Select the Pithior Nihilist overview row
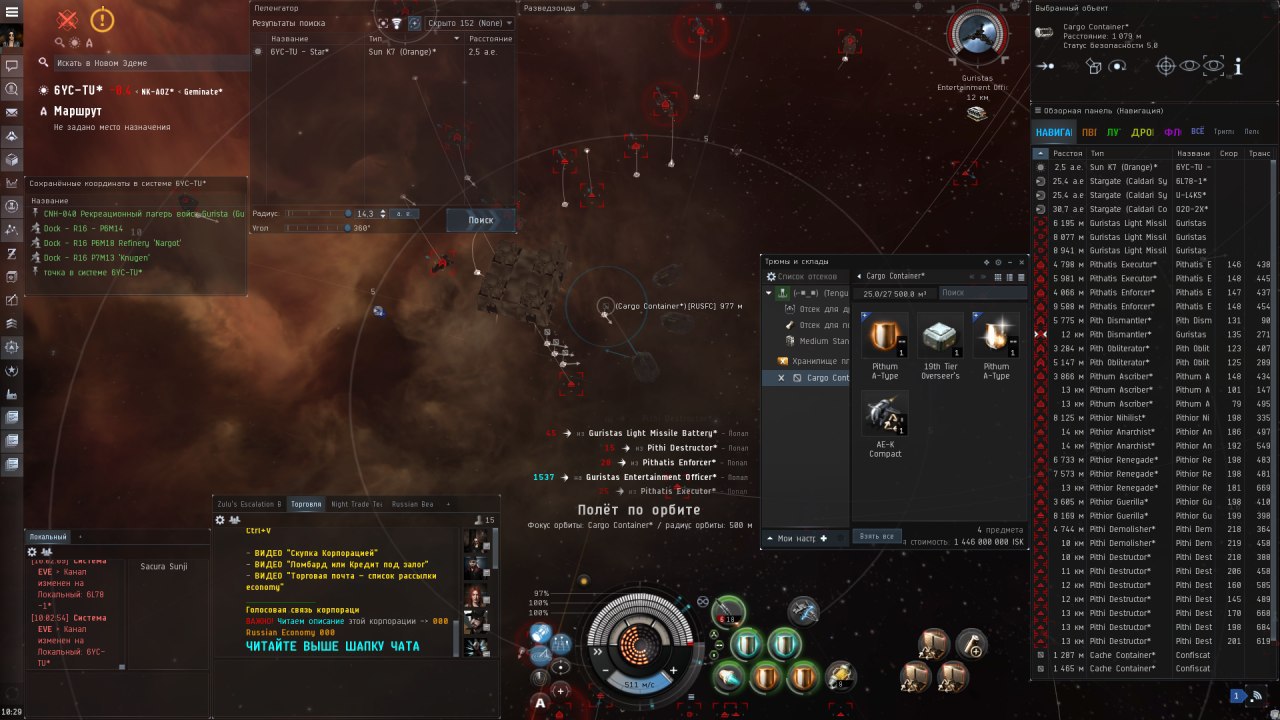The height and width of the screenshot is (720, 1280). click(1124, 418)
